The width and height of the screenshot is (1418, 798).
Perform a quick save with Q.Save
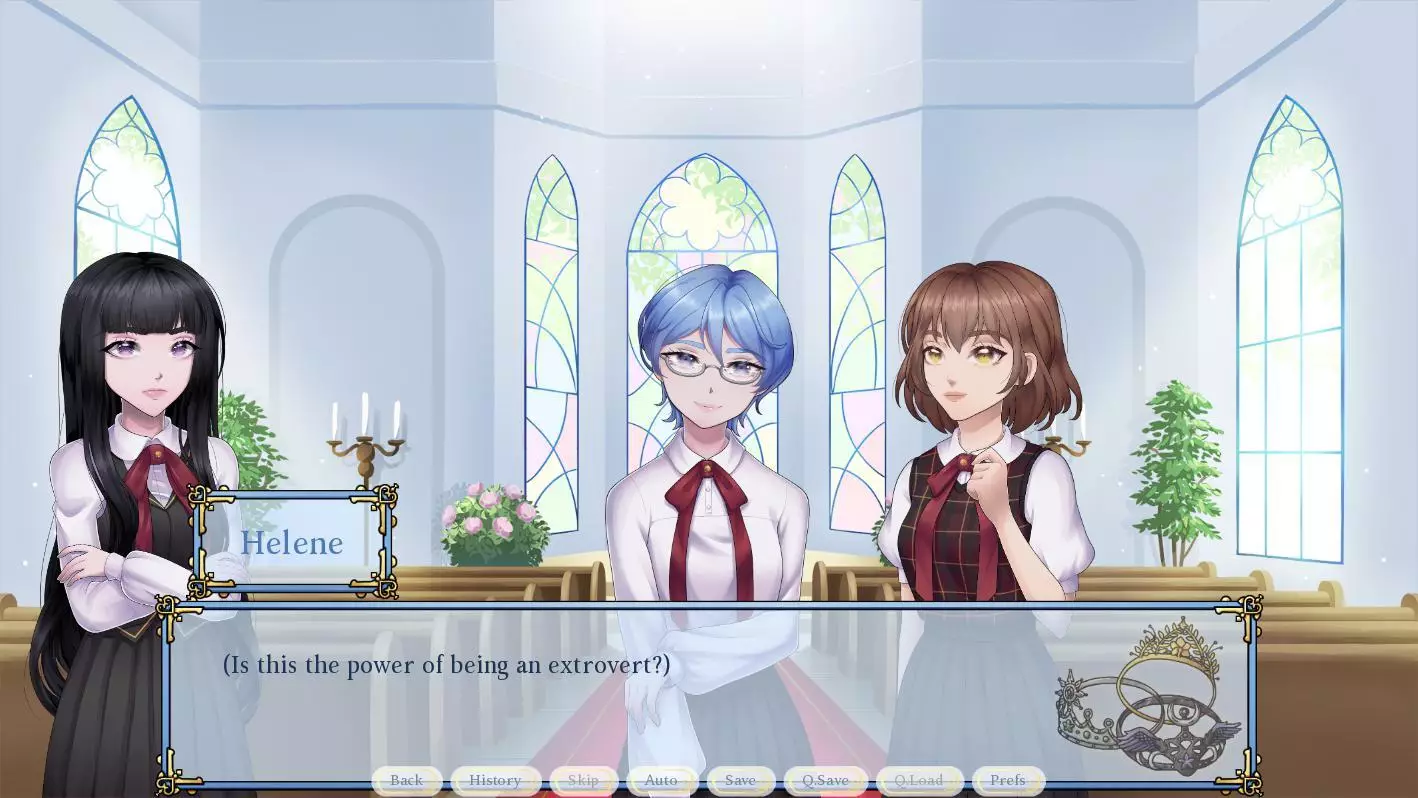[x=825, y=780]
